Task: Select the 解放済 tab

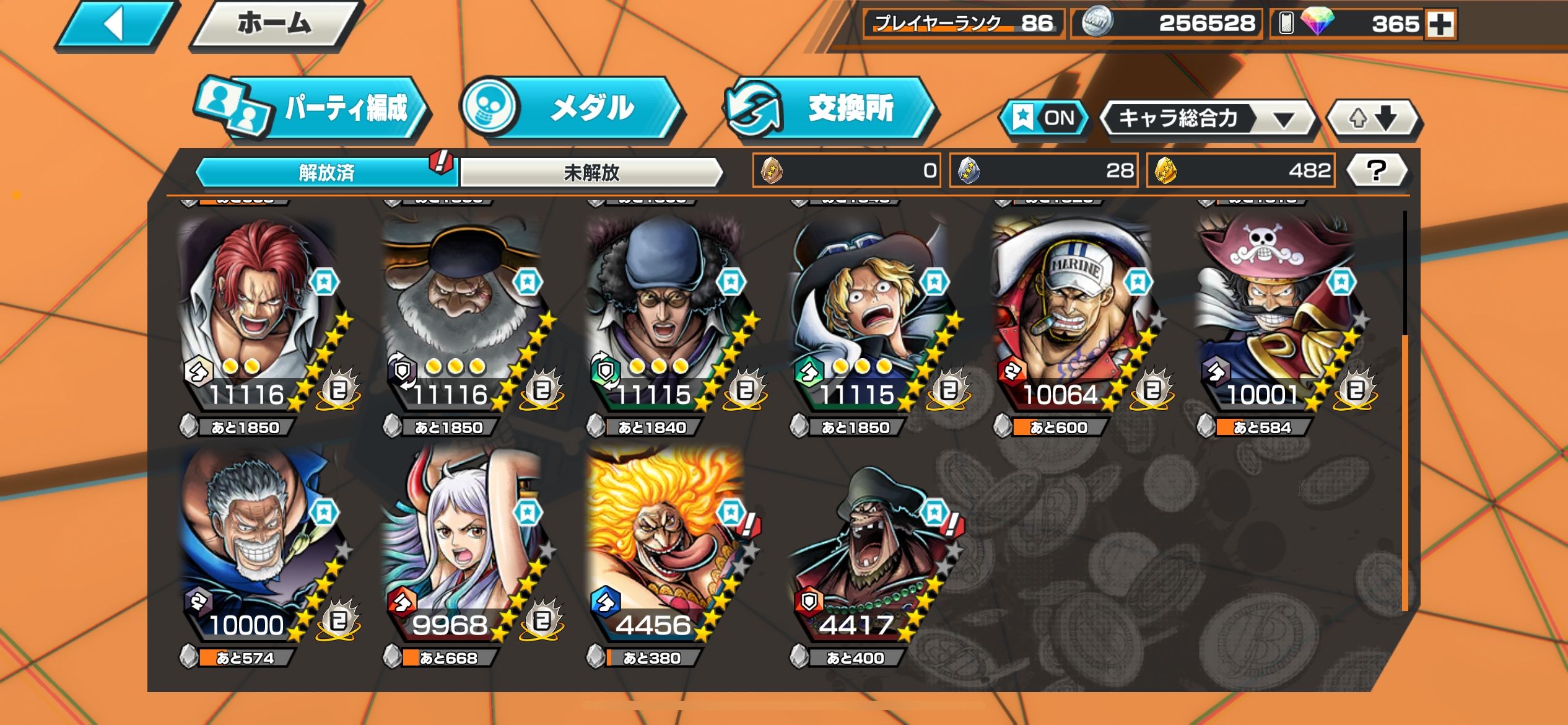Action: tap(326, 172)
